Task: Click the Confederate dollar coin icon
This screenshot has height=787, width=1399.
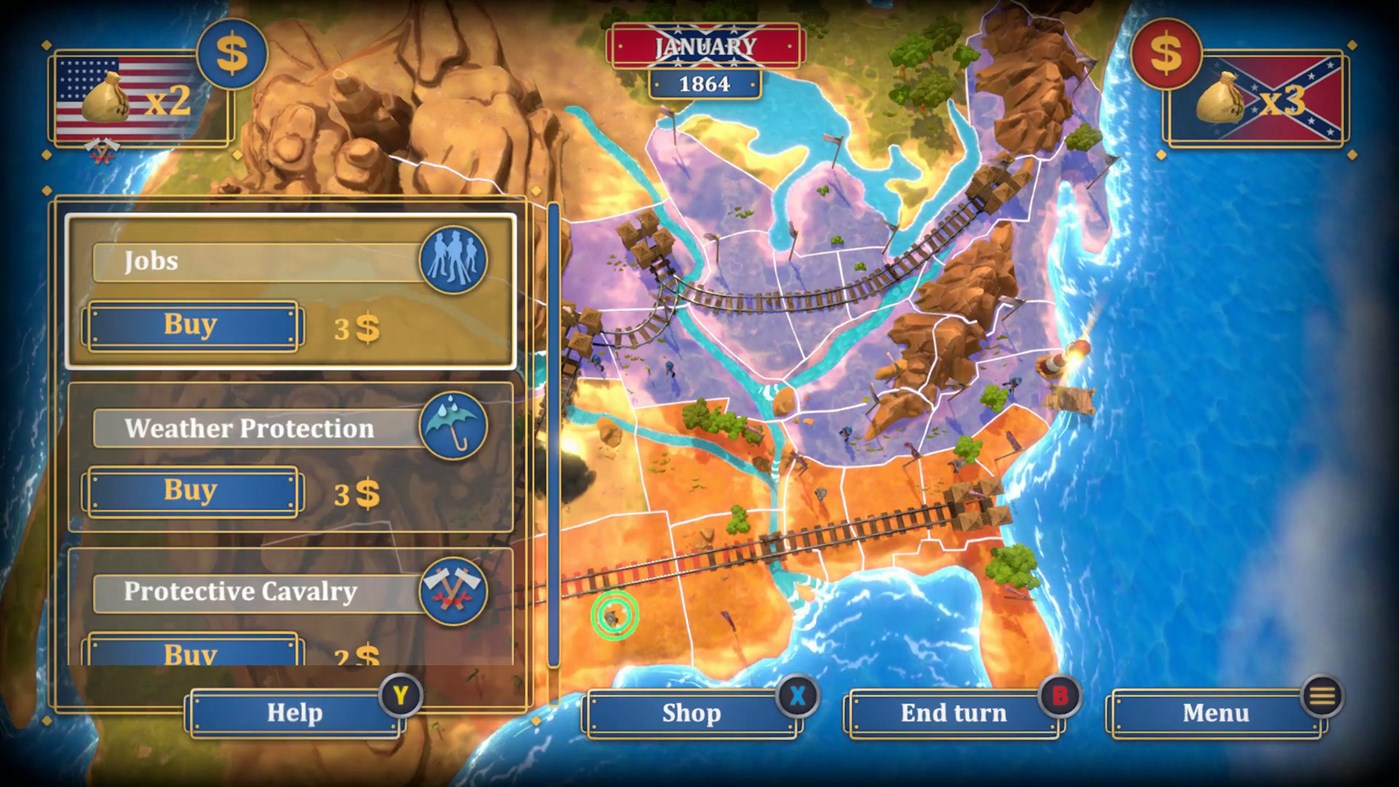Action: click(x=1168, y=55)
